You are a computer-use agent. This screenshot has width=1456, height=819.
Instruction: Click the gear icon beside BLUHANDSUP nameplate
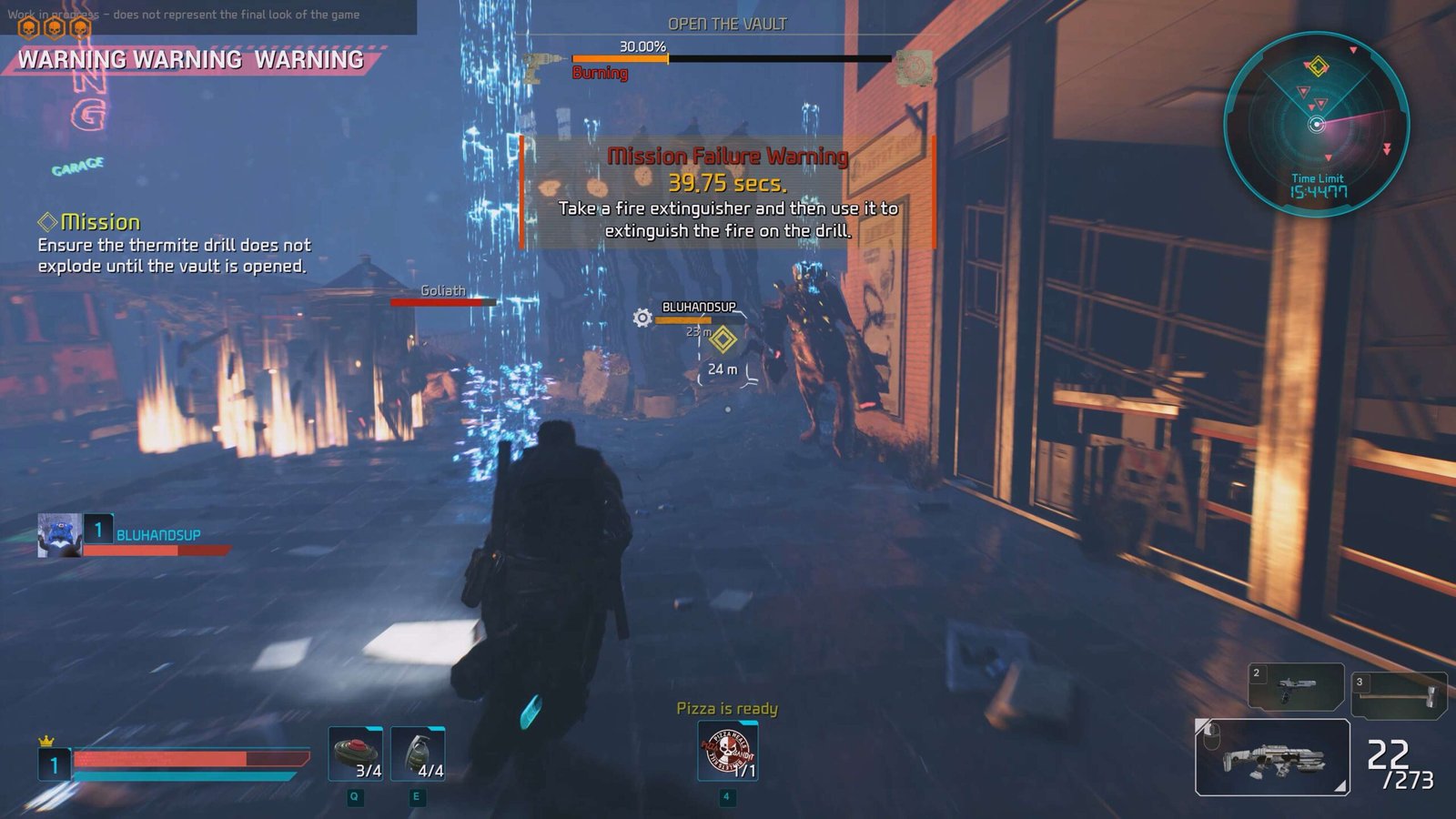(x=642, y=318)
